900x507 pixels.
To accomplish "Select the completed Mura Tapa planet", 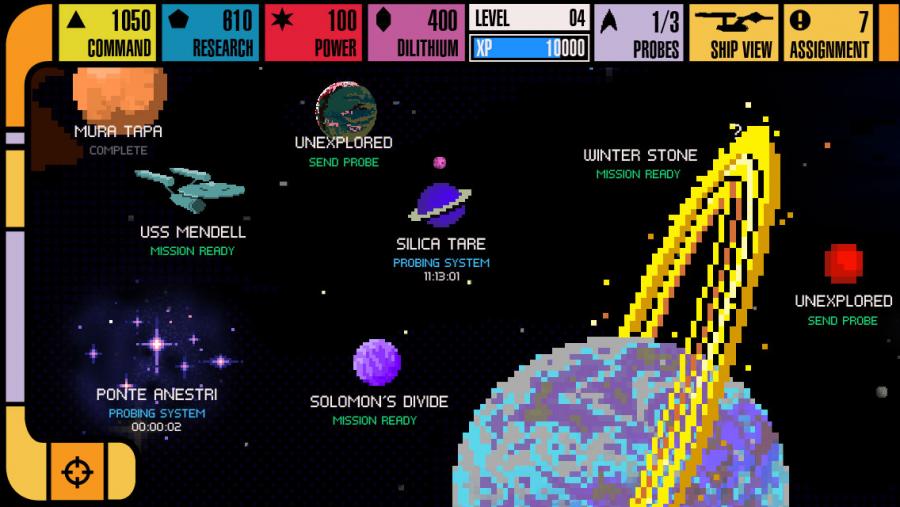I will (x=118, y=96).
